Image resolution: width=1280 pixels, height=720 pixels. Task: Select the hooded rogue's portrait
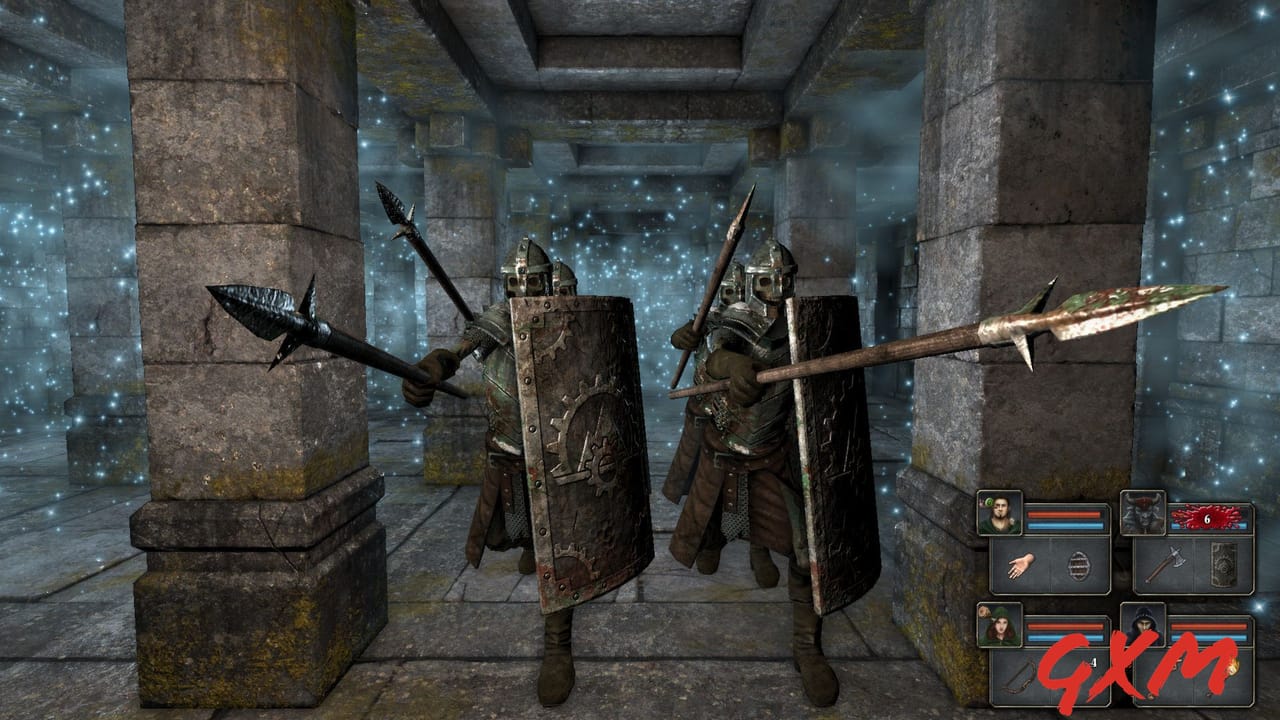(x=1145, y=625)
